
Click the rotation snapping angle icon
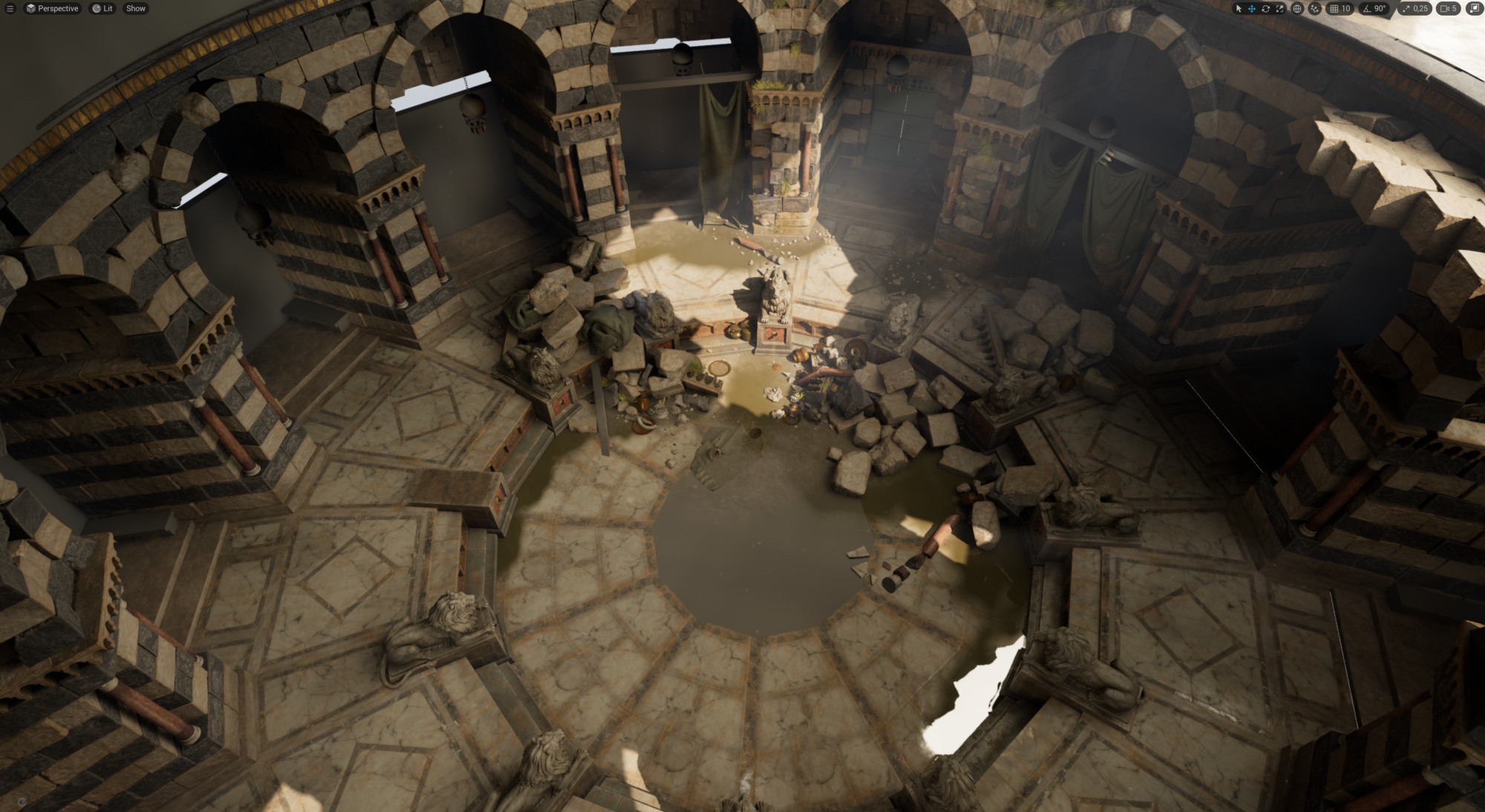[1368, 8]
